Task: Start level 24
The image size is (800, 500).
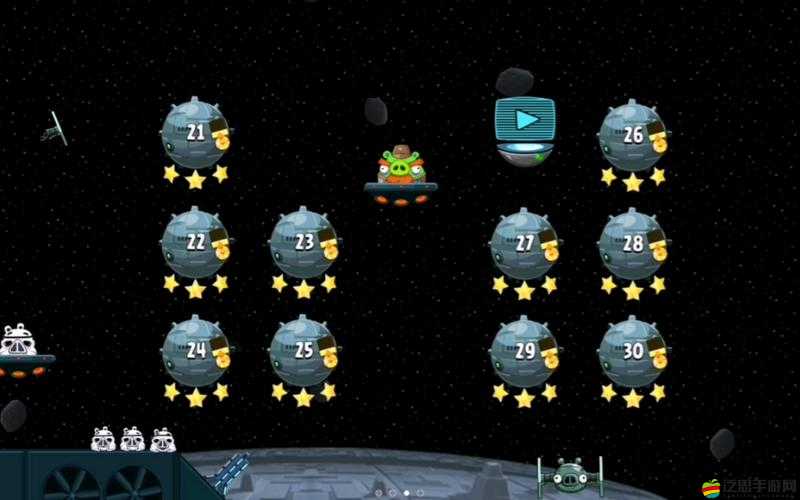Action: 196,351
